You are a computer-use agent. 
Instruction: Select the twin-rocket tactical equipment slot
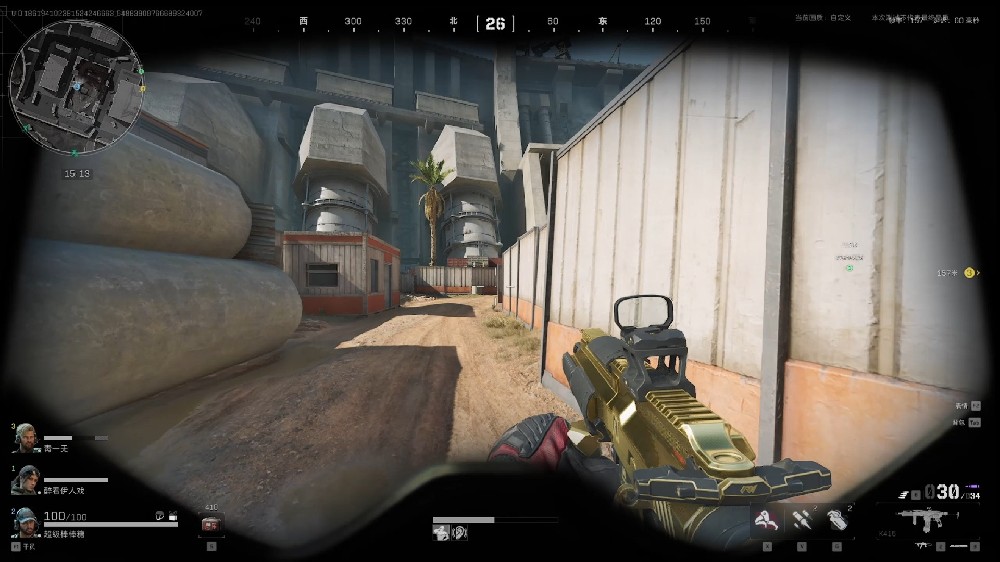[801, 520]
